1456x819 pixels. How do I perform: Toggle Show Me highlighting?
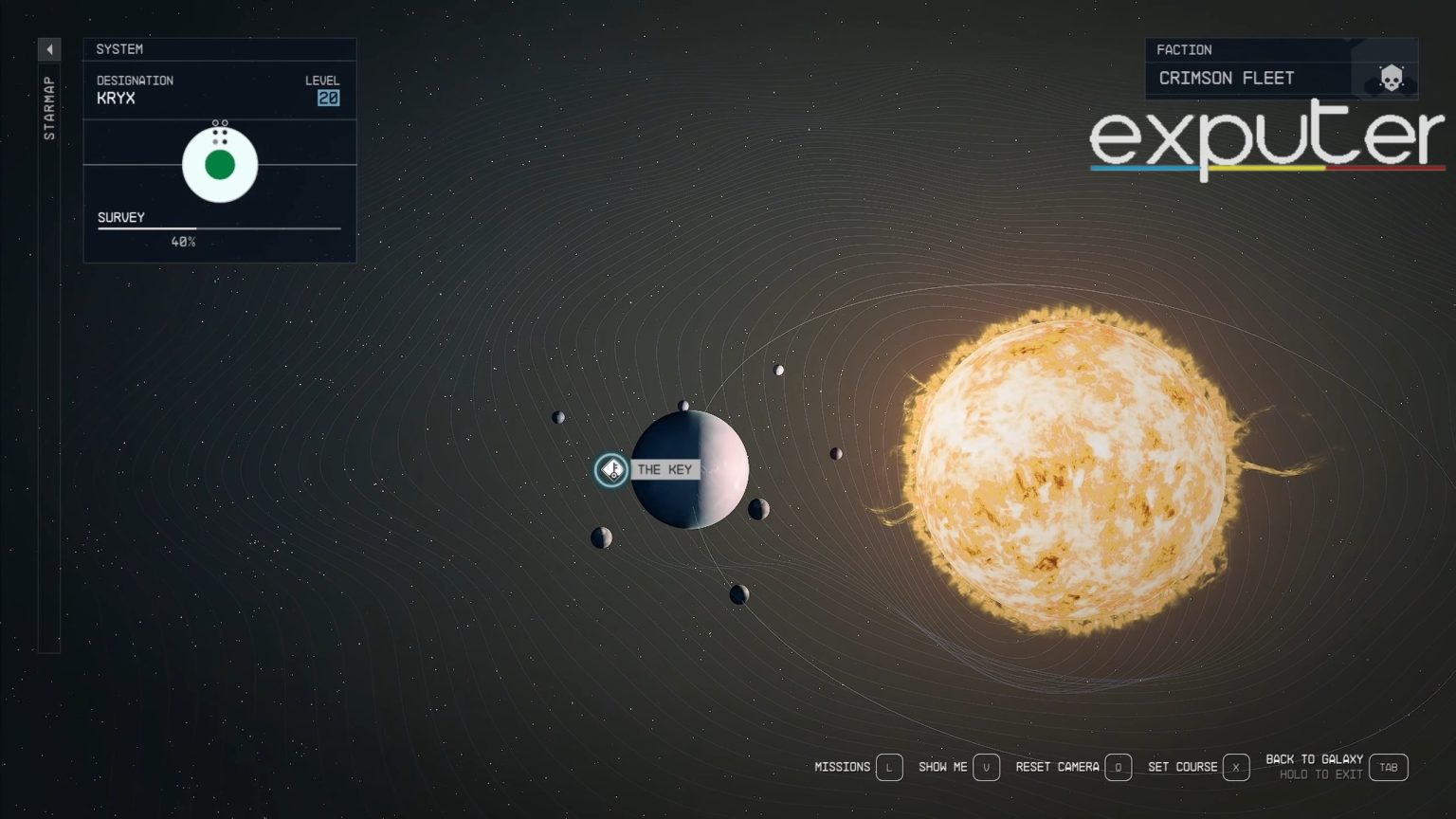[987, 767]
